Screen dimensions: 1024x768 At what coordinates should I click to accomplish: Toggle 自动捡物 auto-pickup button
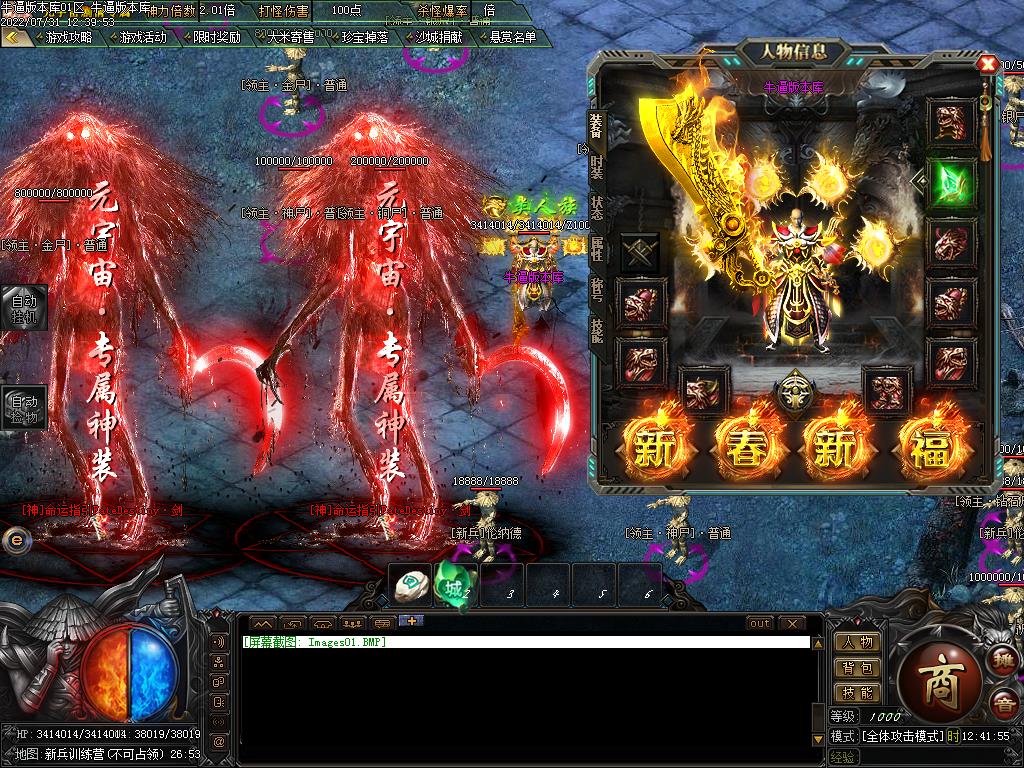pos(23,408)
